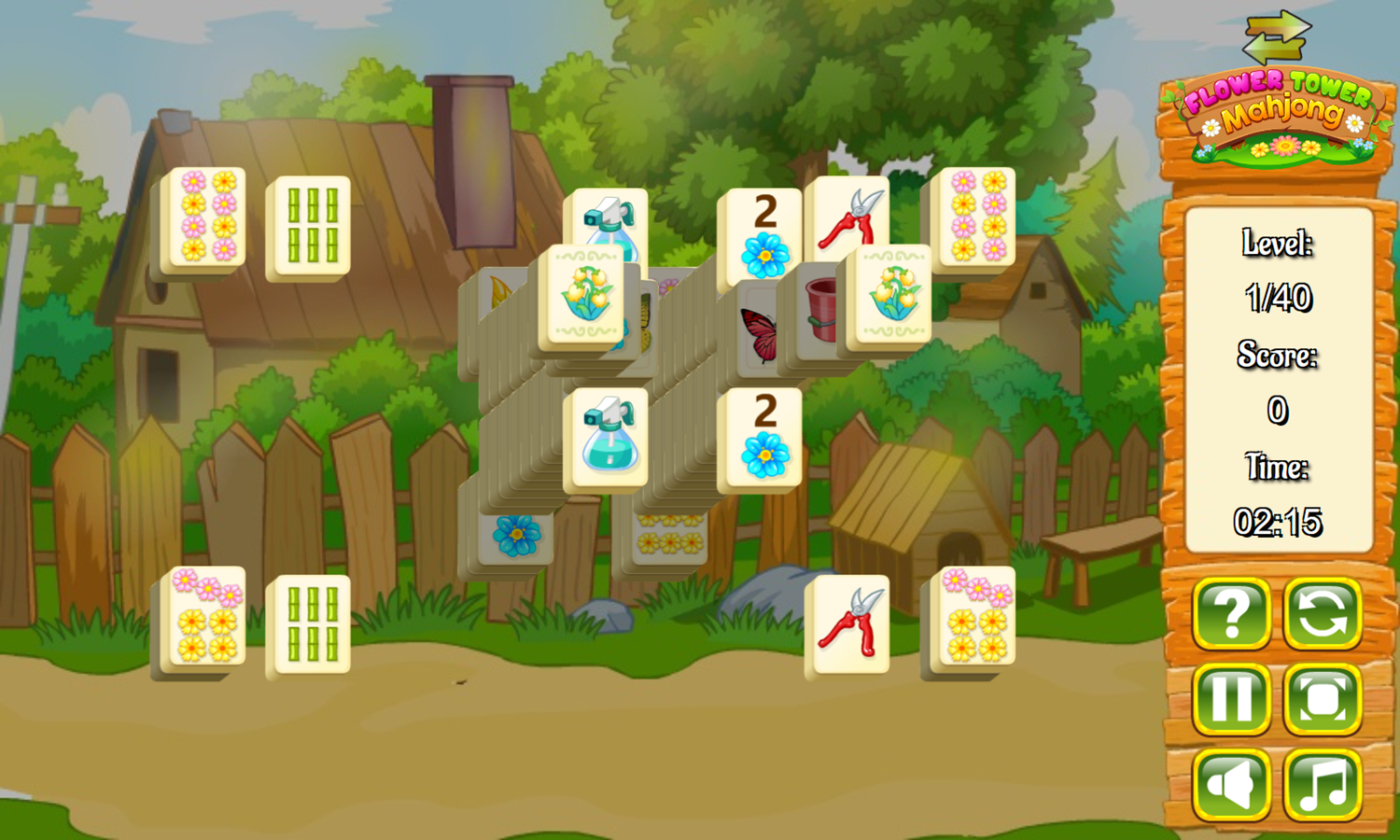Click the lily of the valley tile near the bucket
1400x840 pixels.
click(887, 294)
